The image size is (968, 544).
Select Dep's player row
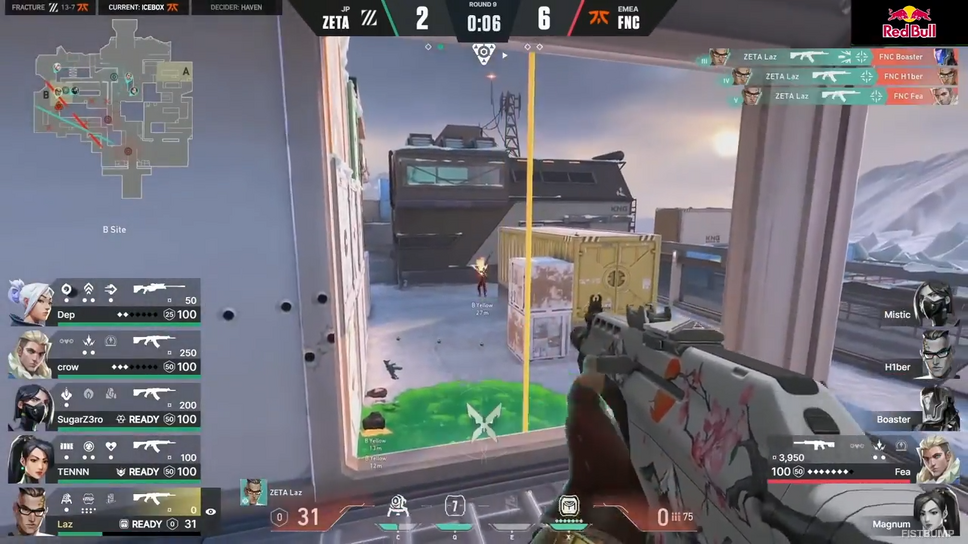[x=104, y=302]
